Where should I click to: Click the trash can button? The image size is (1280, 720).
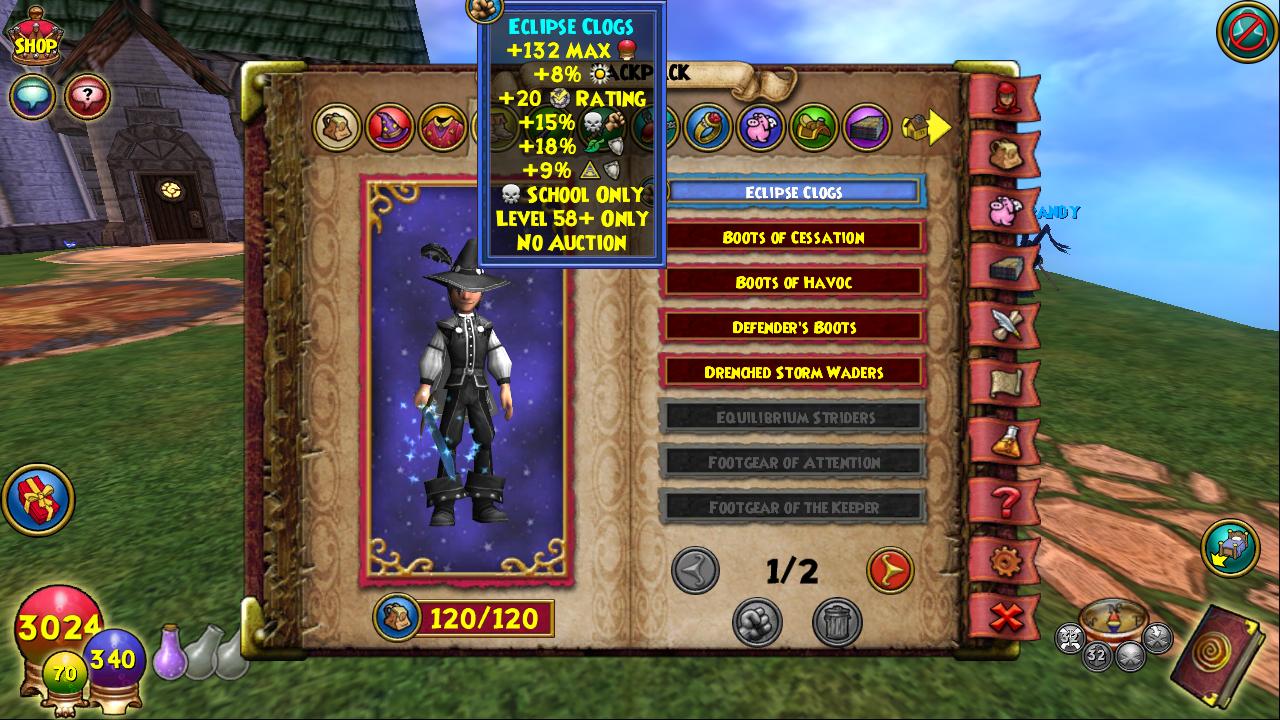point(837,621)
